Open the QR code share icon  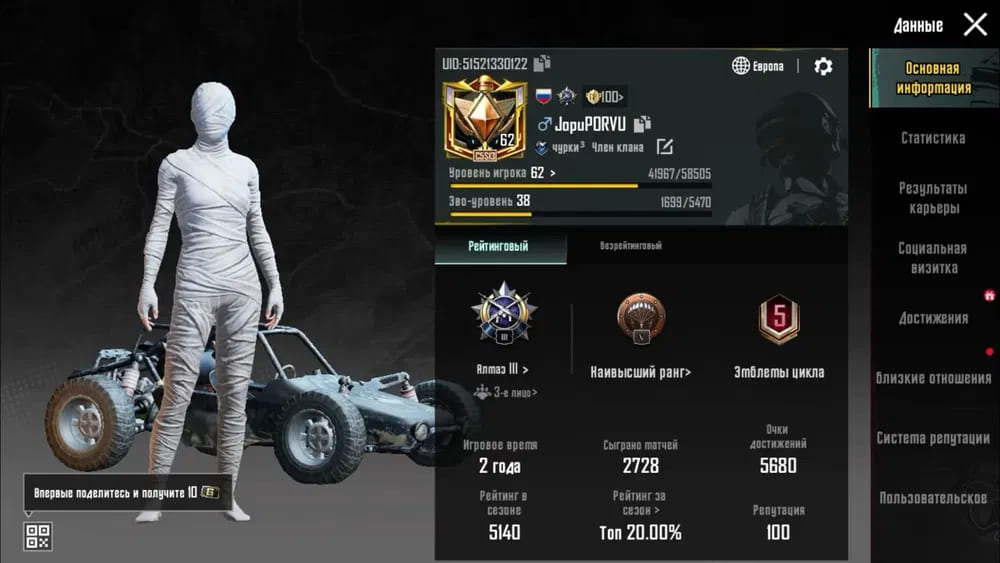tap(37, 535)
